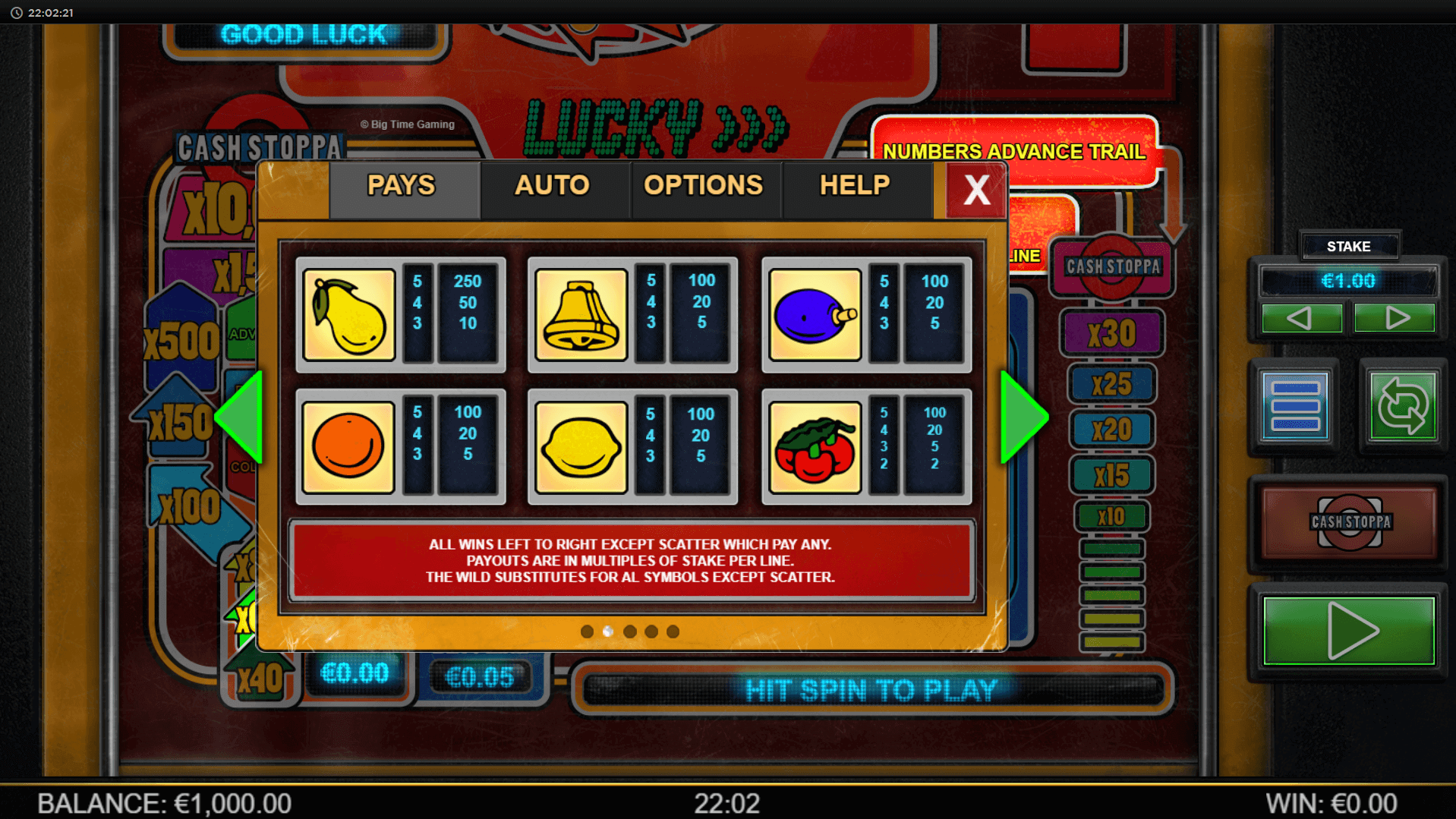Jump to the last paytable page dot
Image resolution: width=1456 pixels, height=819 pixels.
(673, 632)
